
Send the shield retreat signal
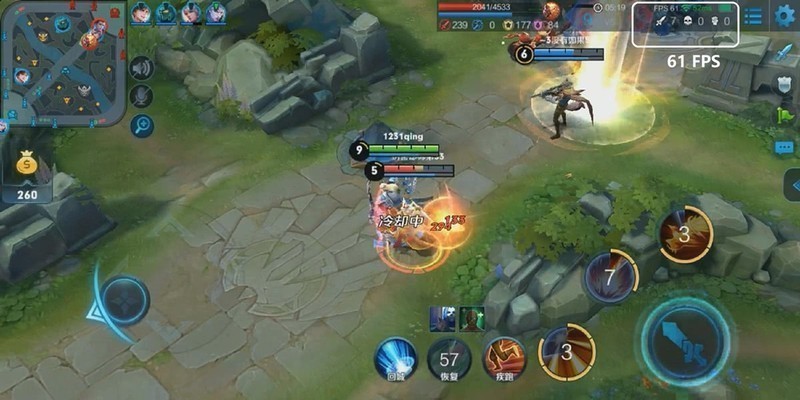pyautogui.click(x=785, y=84)
